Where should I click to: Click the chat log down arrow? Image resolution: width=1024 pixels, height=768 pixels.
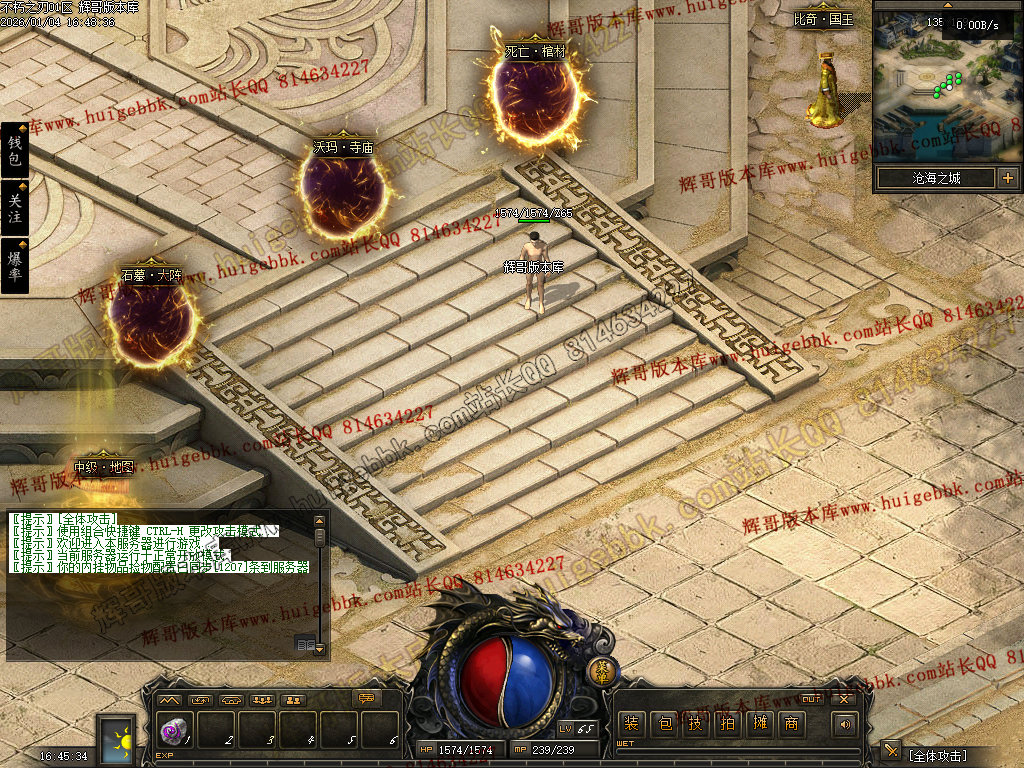click(320, 648)
